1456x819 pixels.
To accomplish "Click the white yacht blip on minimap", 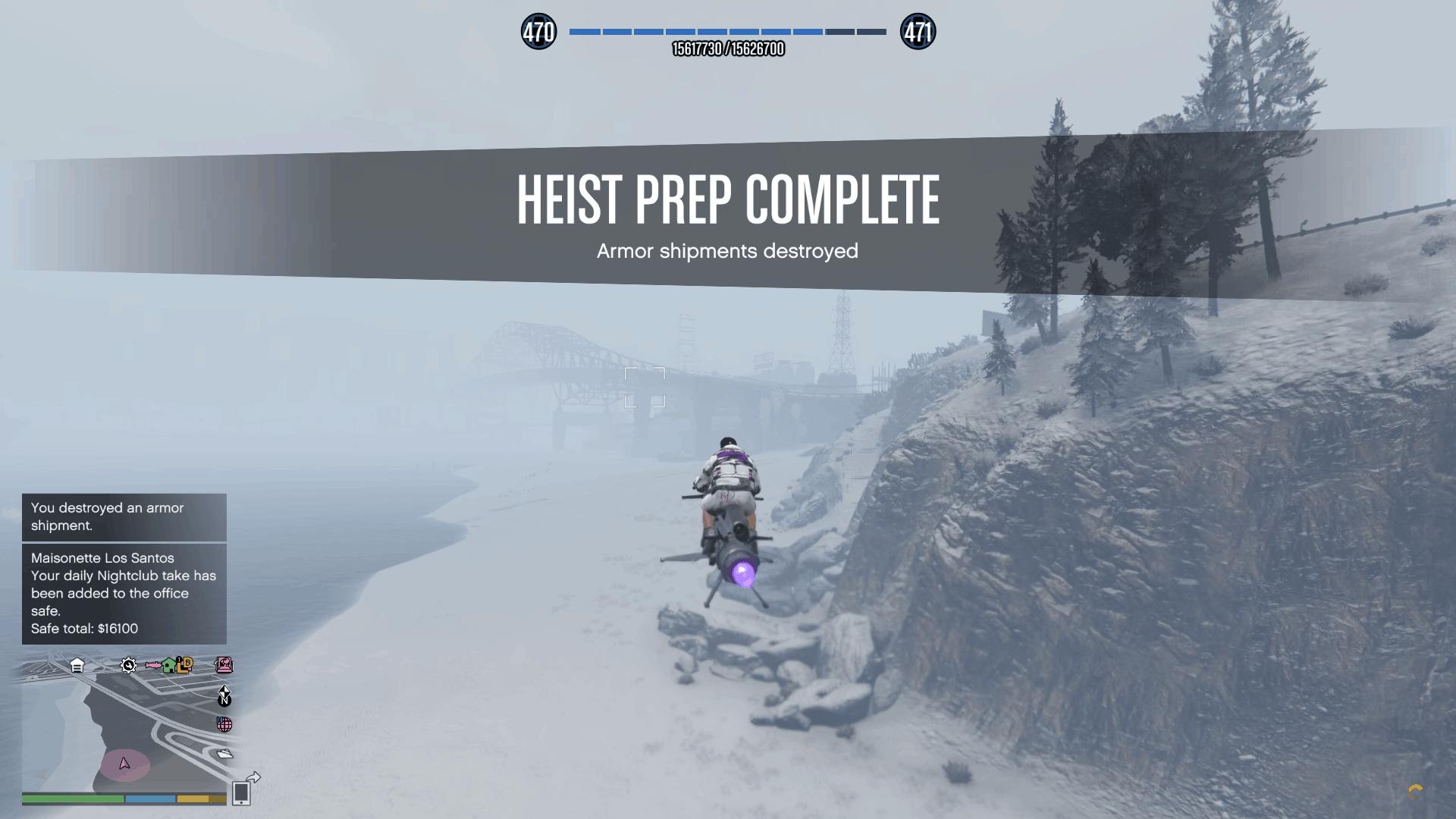I will [224, 753].
